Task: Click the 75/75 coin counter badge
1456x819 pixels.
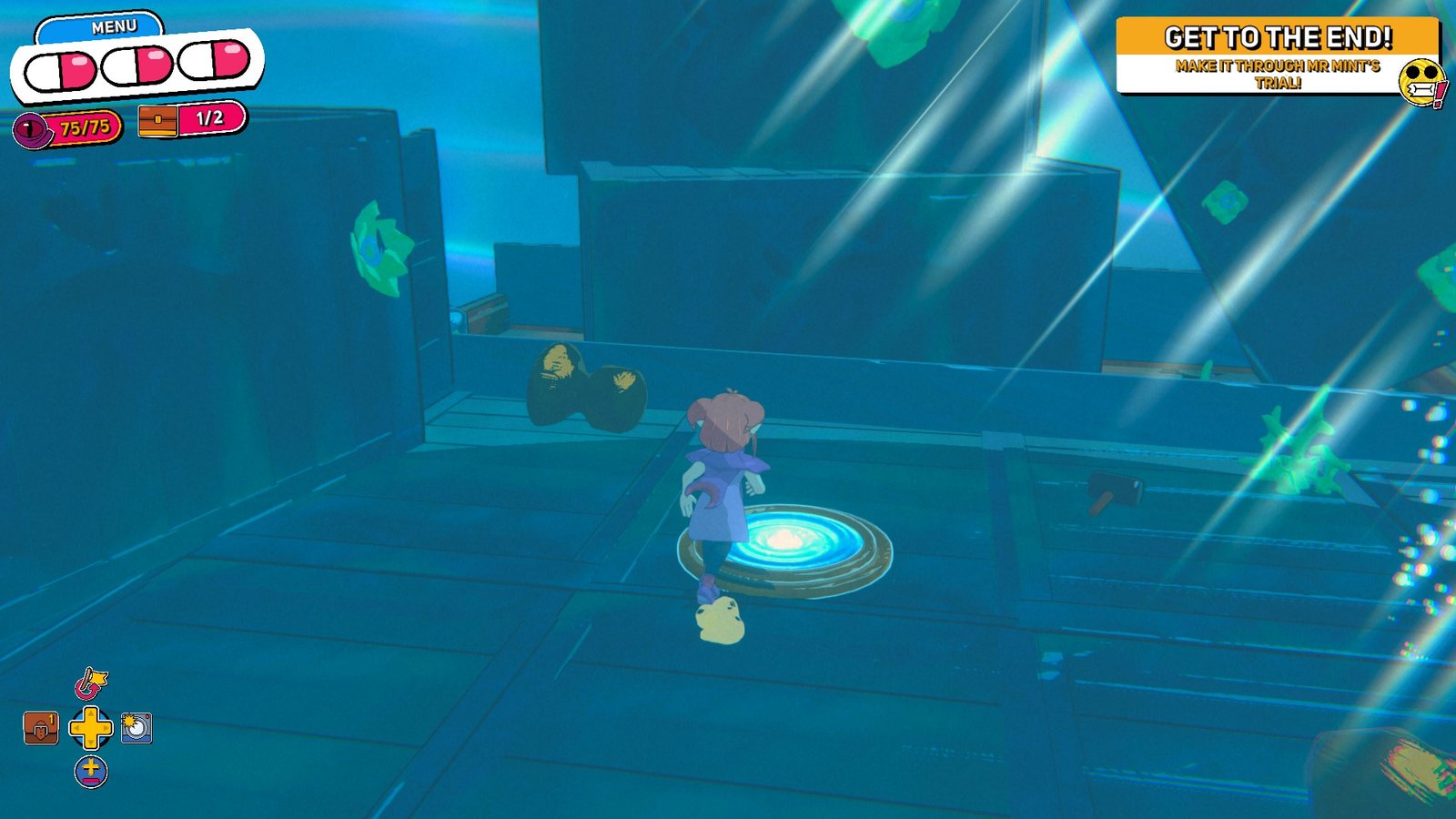Action: (85, 125)
